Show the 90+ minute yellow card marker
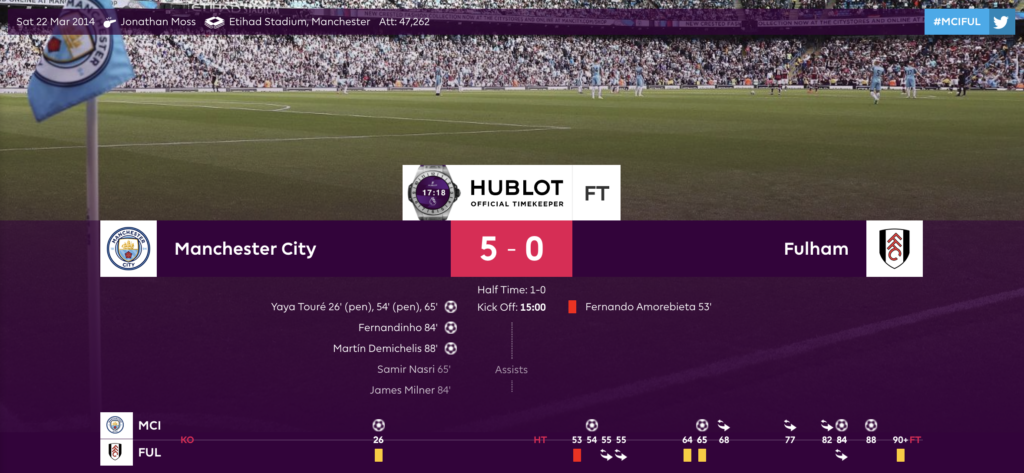 (901, 455)
